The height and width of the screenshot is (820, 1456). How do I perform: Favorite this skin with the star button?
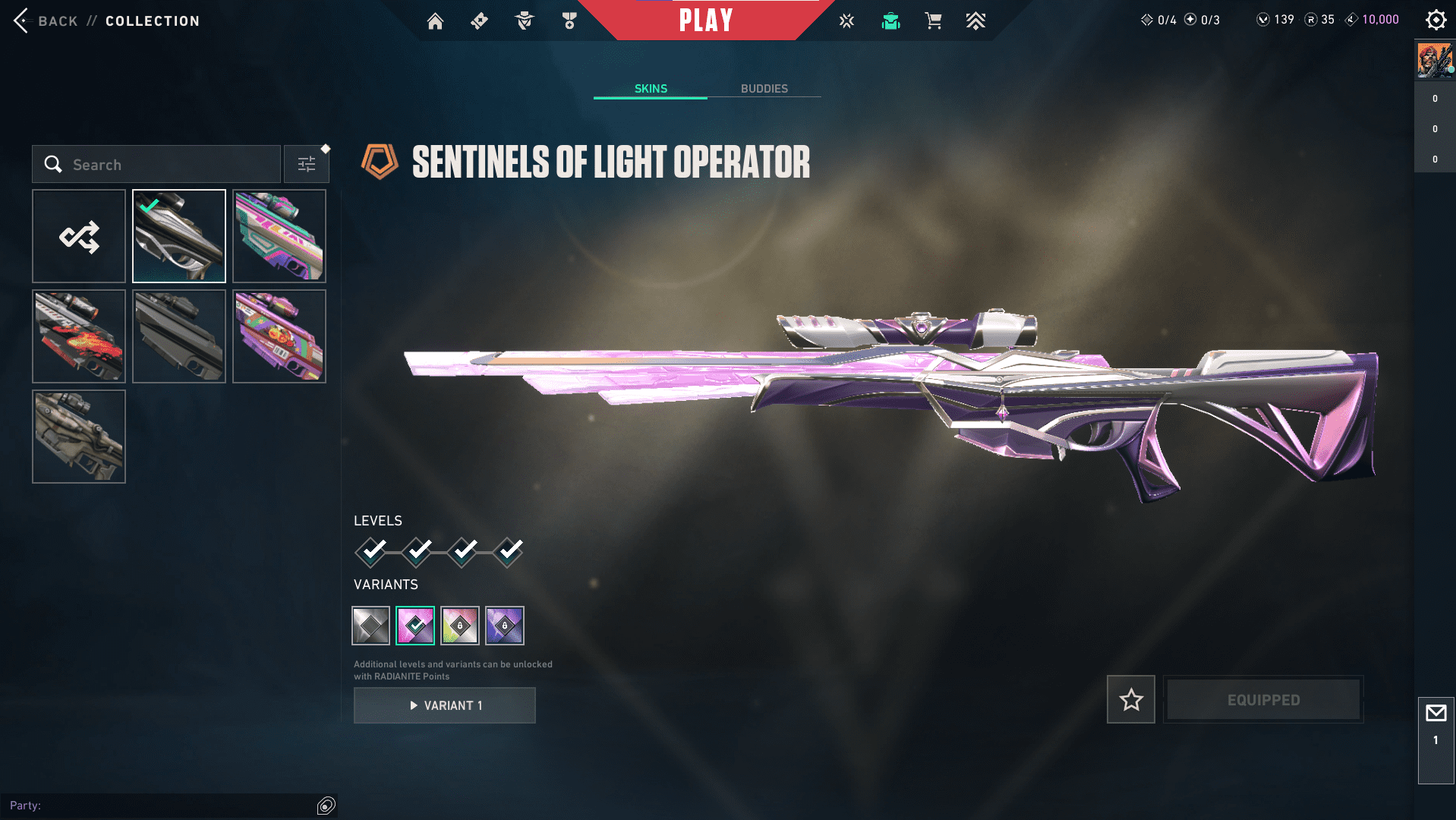tap(1131, 699)
